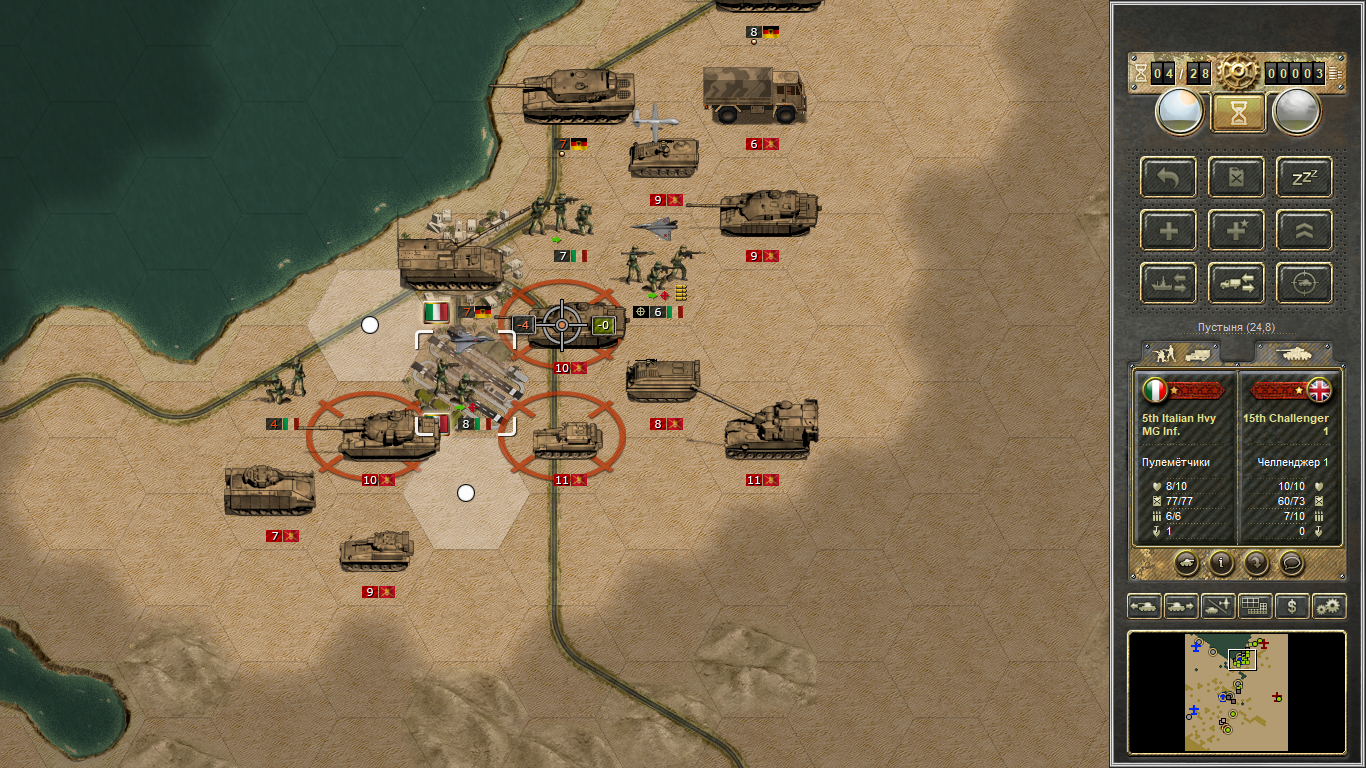Click the speech bubble button

(1291, 563)
